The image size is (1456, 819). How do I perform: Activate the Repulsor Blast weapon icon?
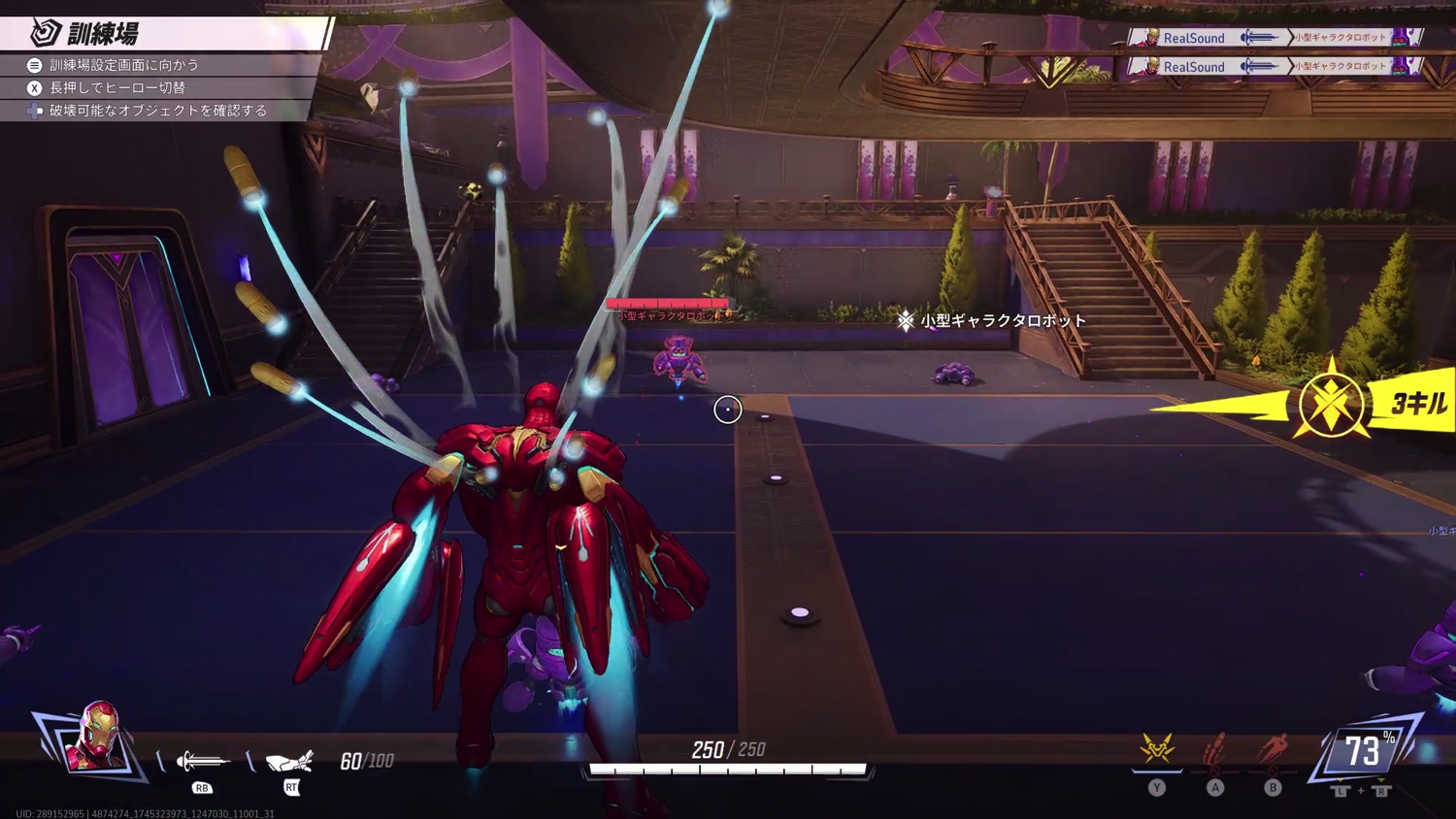tap(203, 761)
